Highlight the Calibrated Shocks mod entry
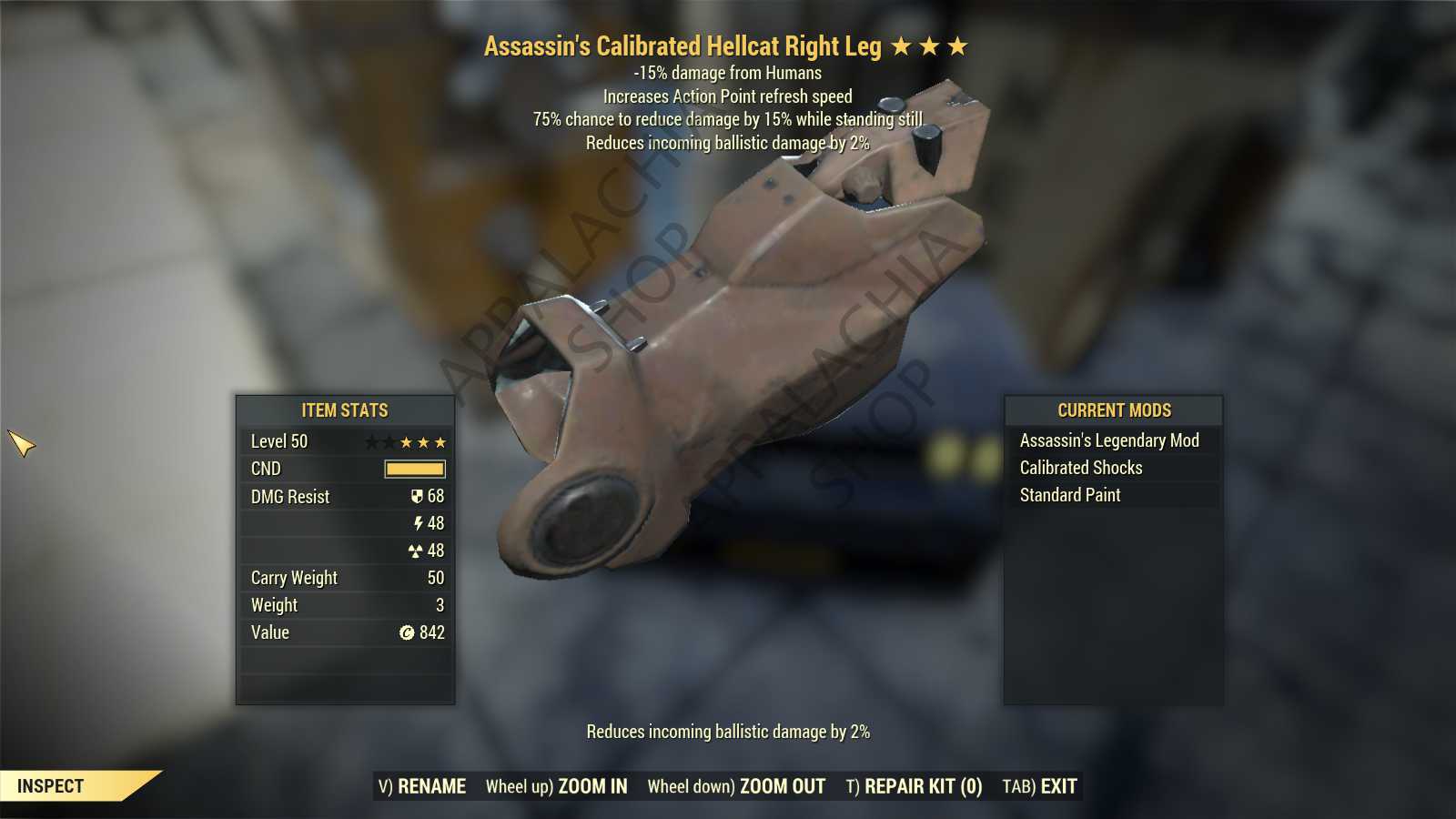Viewport: 1456px width, 819px height. point(1081,468)
